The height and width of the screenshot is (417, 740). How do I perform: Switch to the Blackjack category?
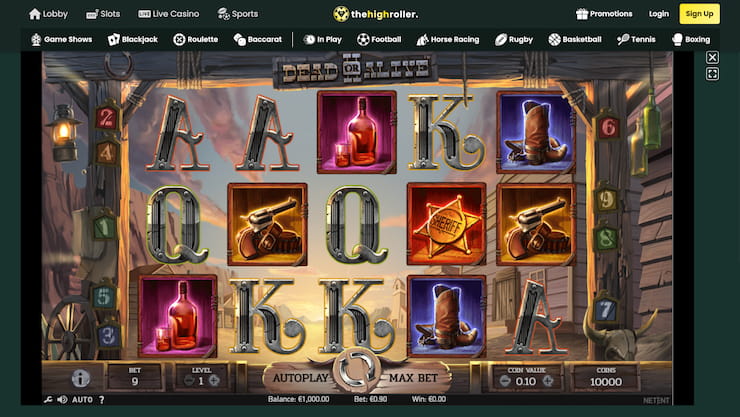coord(134,40)
